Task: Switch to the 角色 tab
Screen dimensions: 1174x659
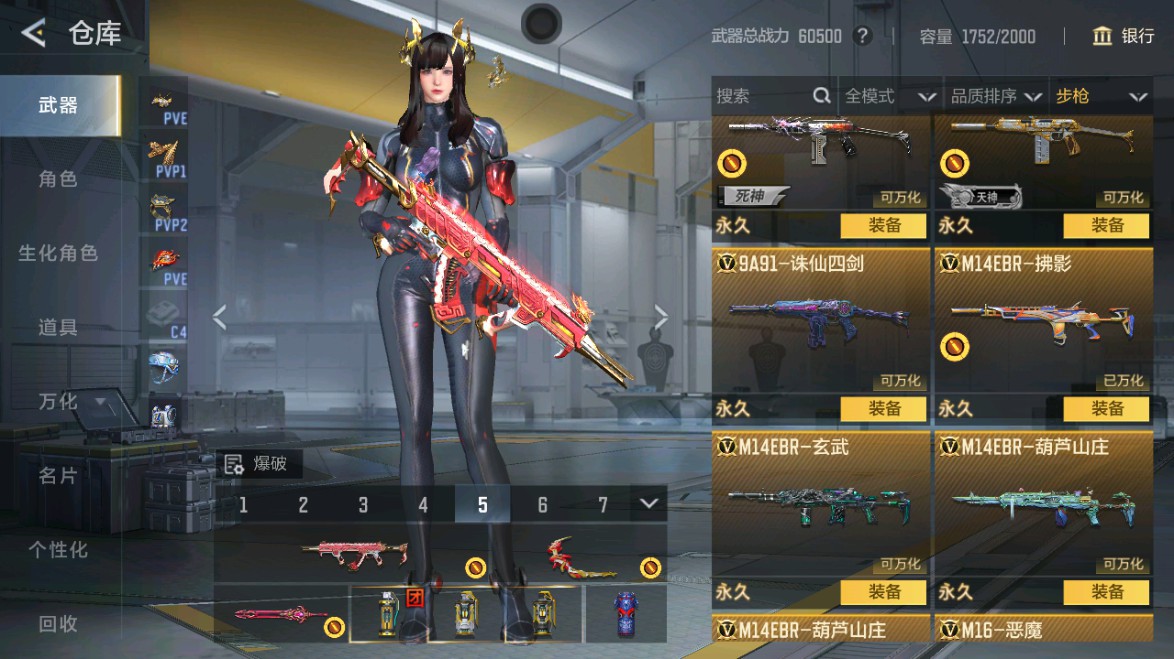Action: [x=58, y=180]
